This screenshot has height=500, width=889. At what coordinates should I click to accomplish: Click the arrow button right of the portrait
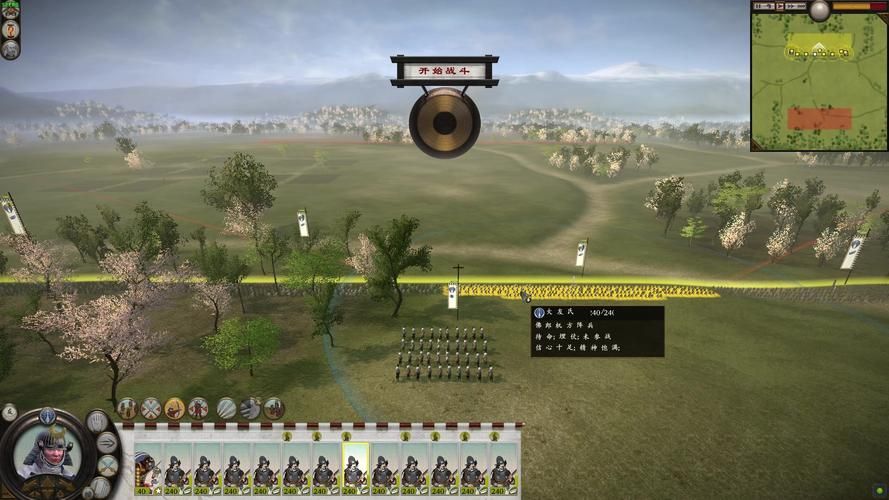(x=107, y=444)
